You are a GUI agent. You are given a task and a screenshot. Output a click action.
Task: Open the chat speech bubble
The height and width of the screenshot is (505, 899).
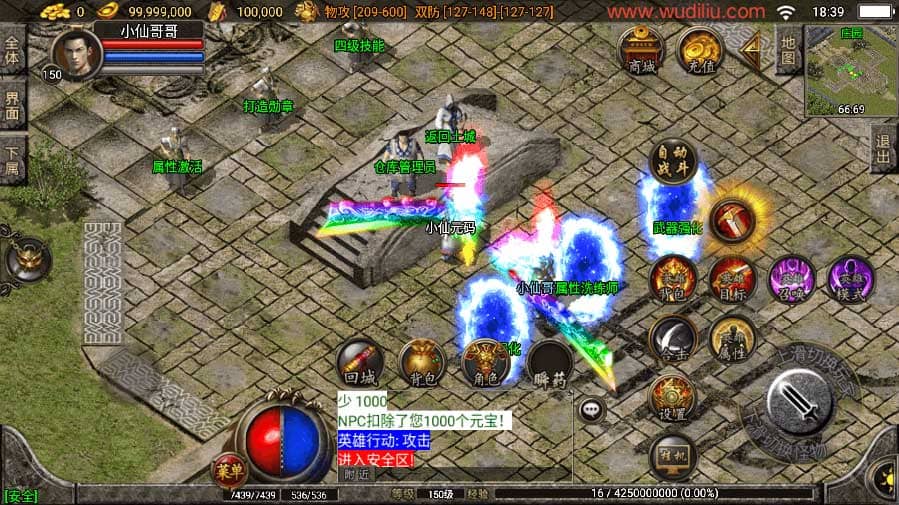[x=592, y=409]
